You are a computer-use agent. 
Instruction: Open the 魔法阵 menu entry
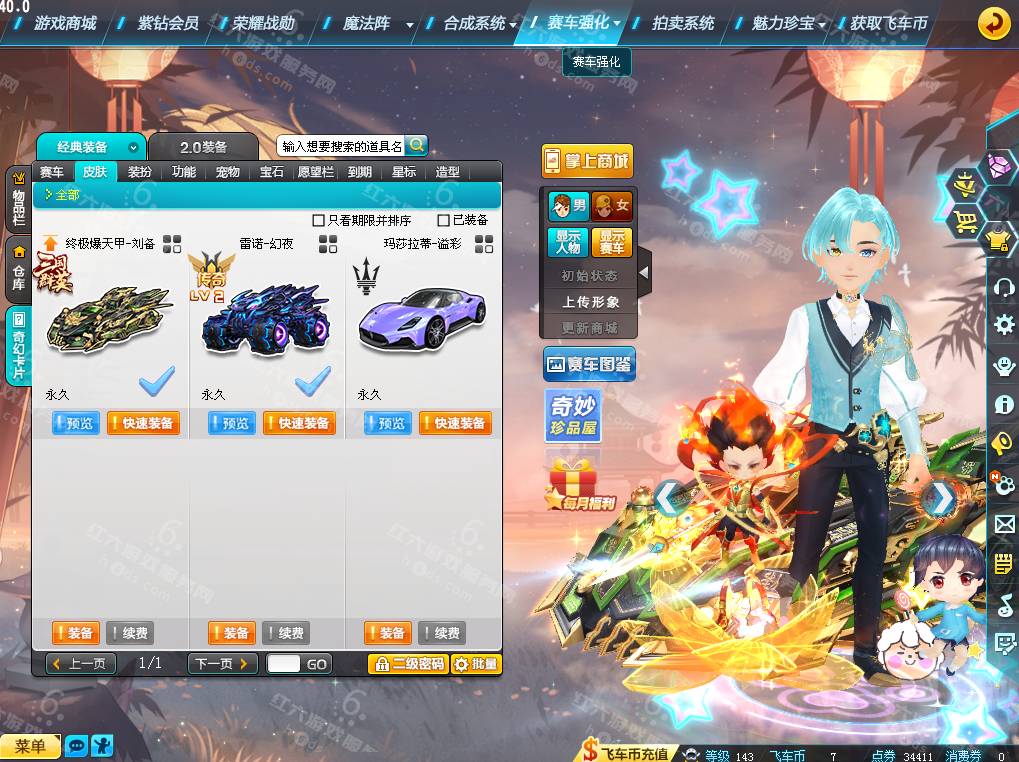click(366, 22)
